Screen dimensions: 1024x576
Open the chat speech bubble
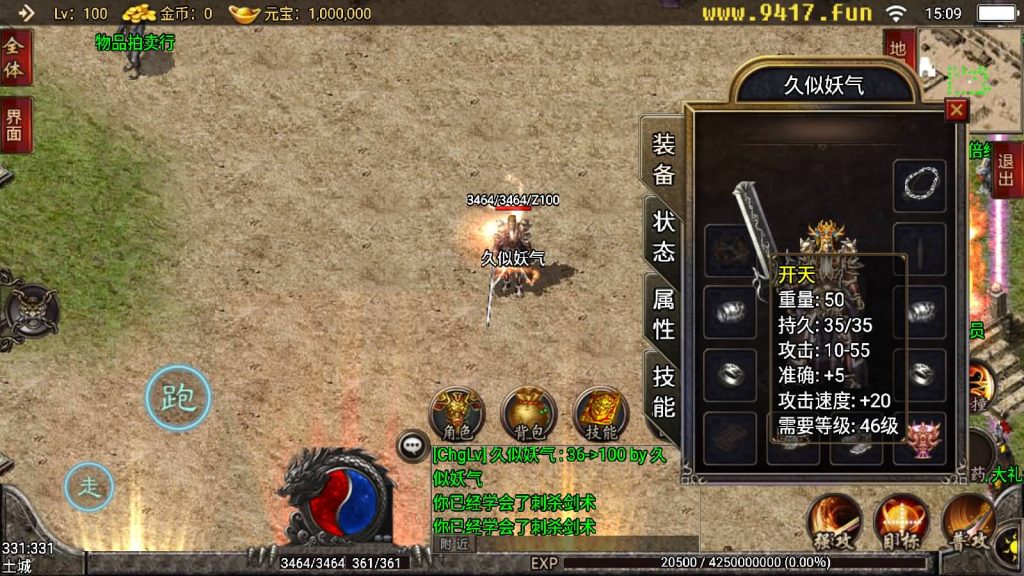click(x=413, y=445)
